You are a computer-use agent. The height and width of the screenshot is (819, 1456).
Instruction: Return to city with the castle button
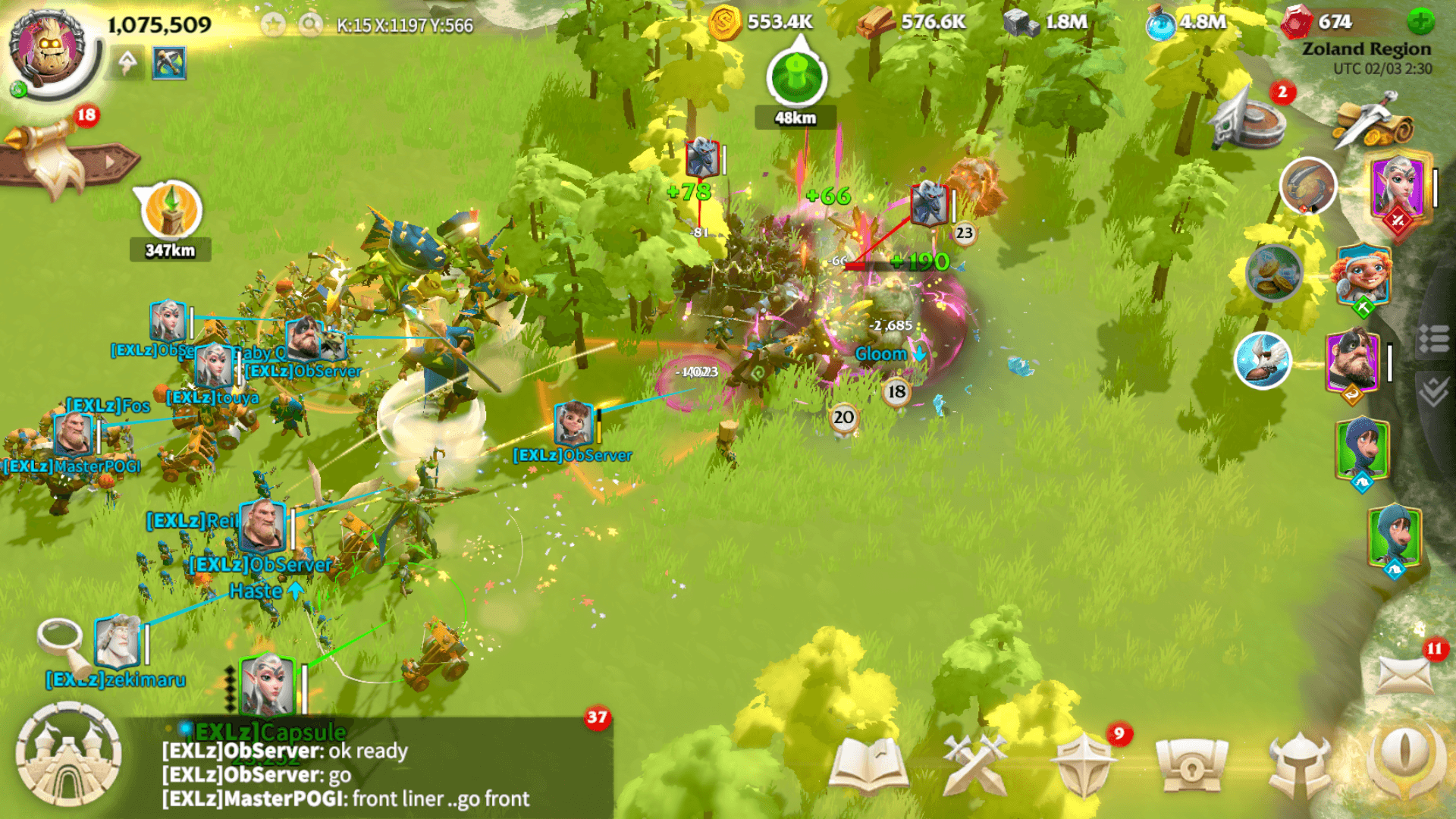point(68,755)
